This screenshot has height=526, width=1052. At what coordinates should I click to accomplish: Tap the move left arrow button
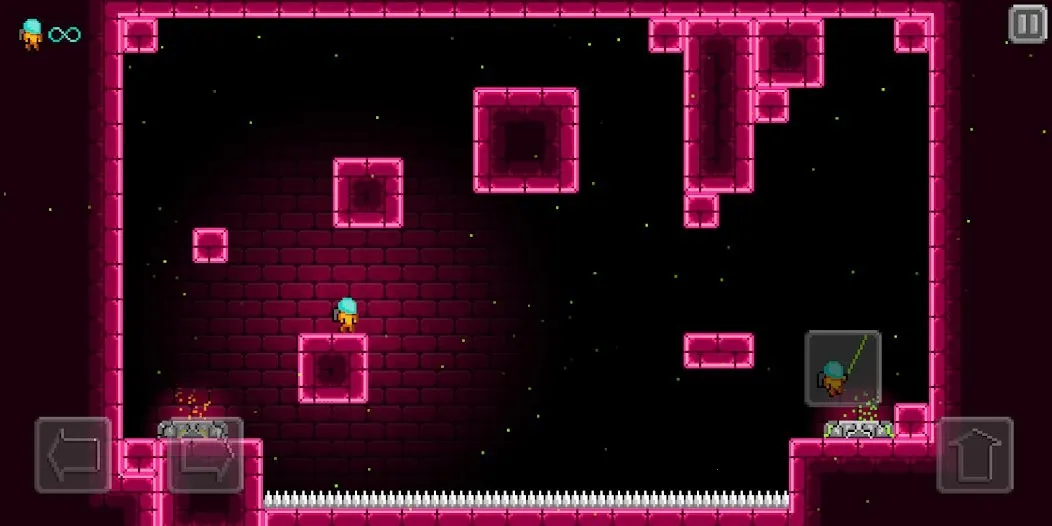[73, 455]
